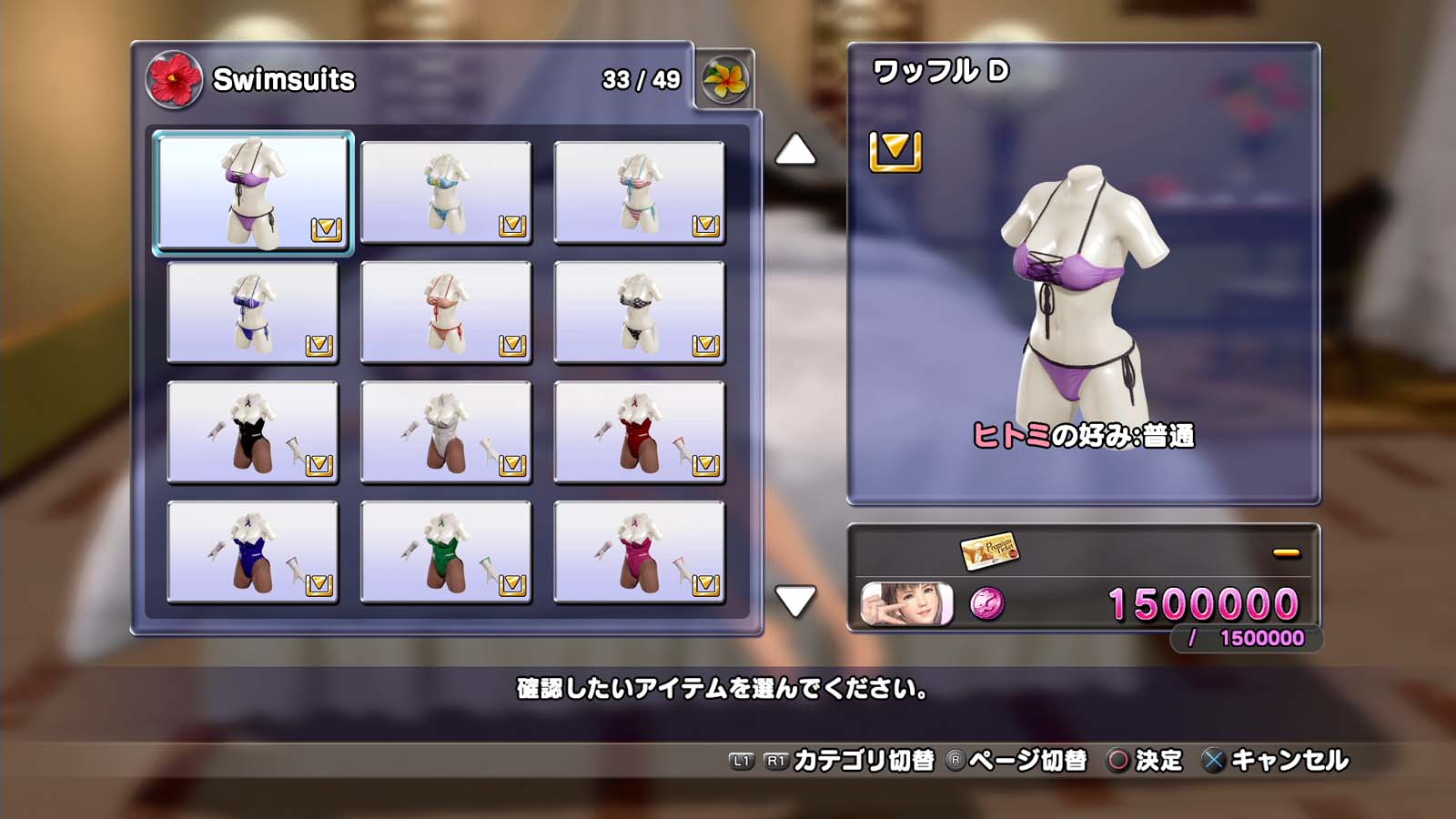Screen dimensions: 1456x819
Task: Choose the light blue bikini thumbnail
Action: pyautogui.click(x=446, y=192)
